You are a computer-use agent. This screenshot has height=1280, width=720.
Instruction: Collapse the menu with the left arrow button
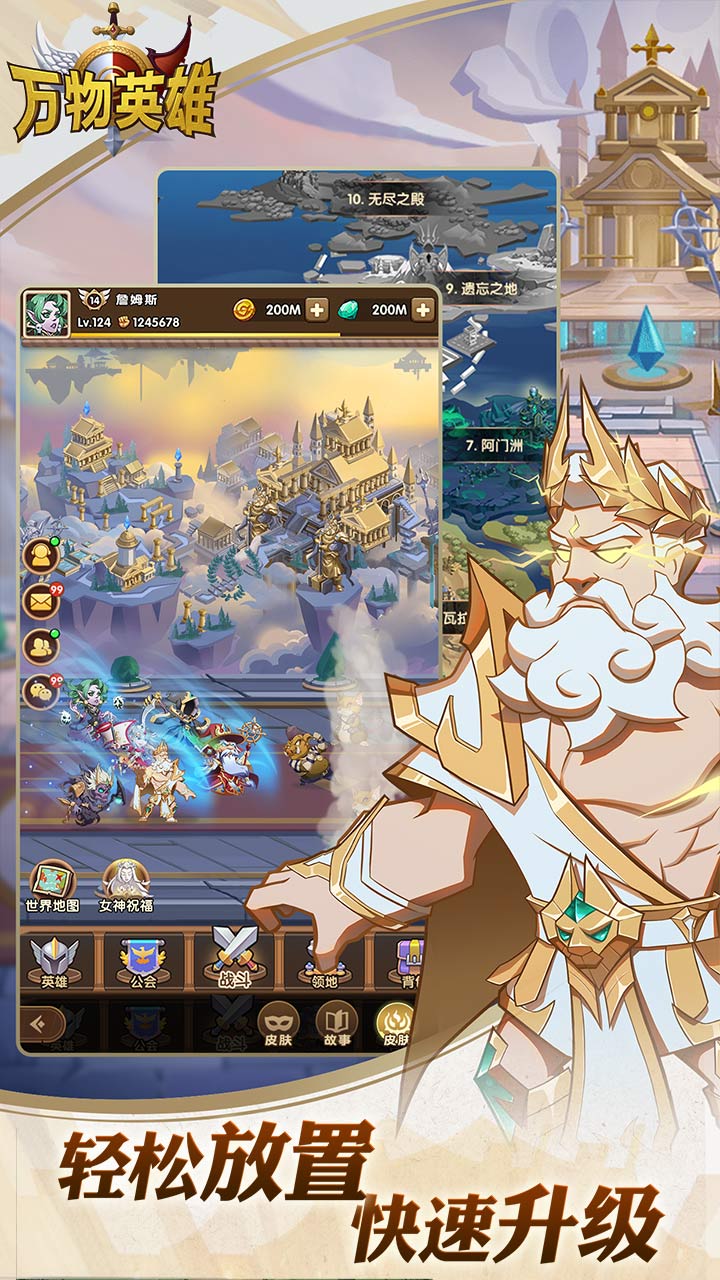[x=41, y=1023]
